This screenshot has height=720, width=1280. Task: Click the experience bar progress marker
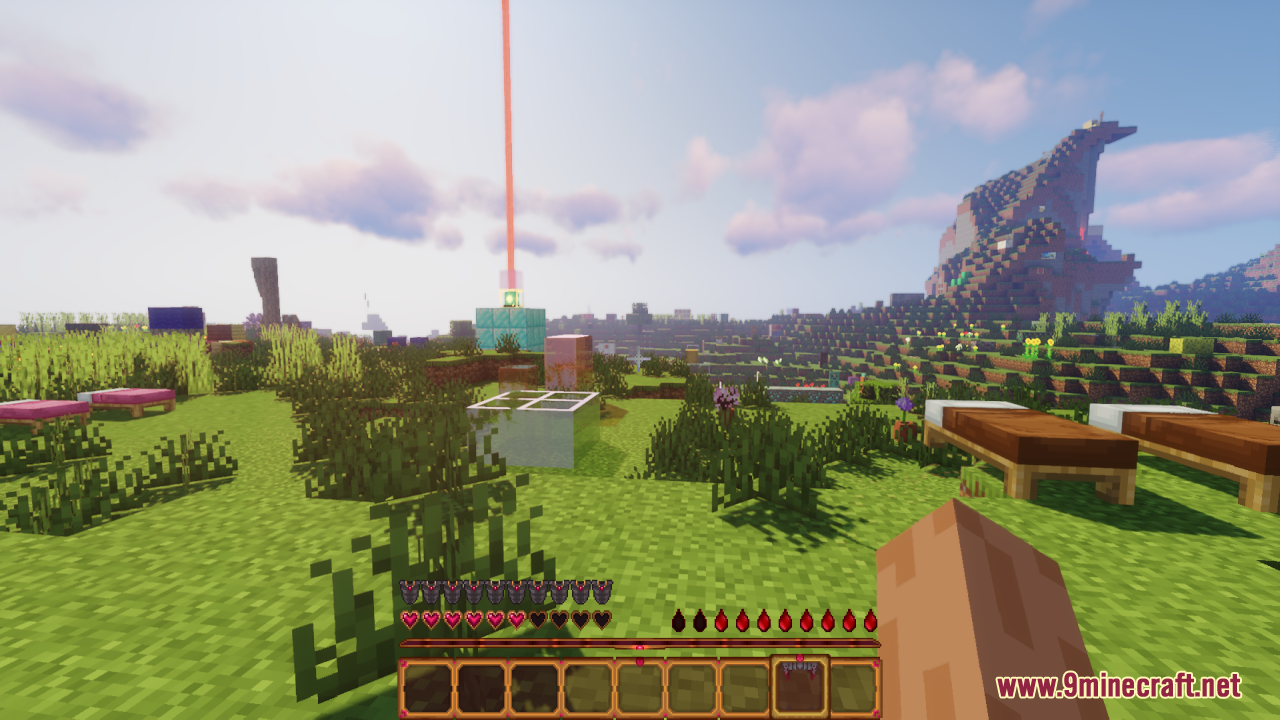click(x=639, y=646)
